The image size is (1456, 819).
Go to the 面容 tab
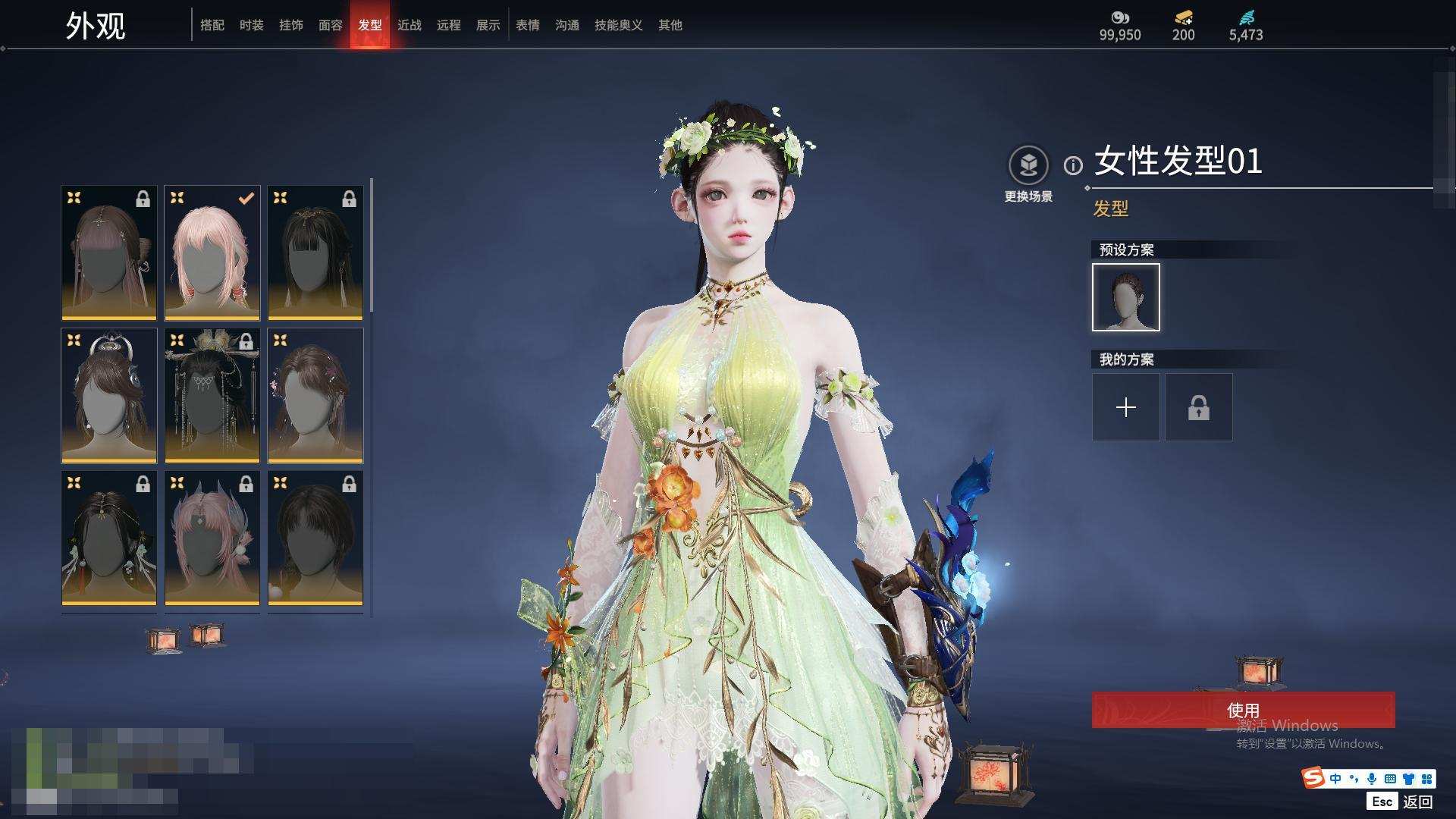tap(331, 25)
